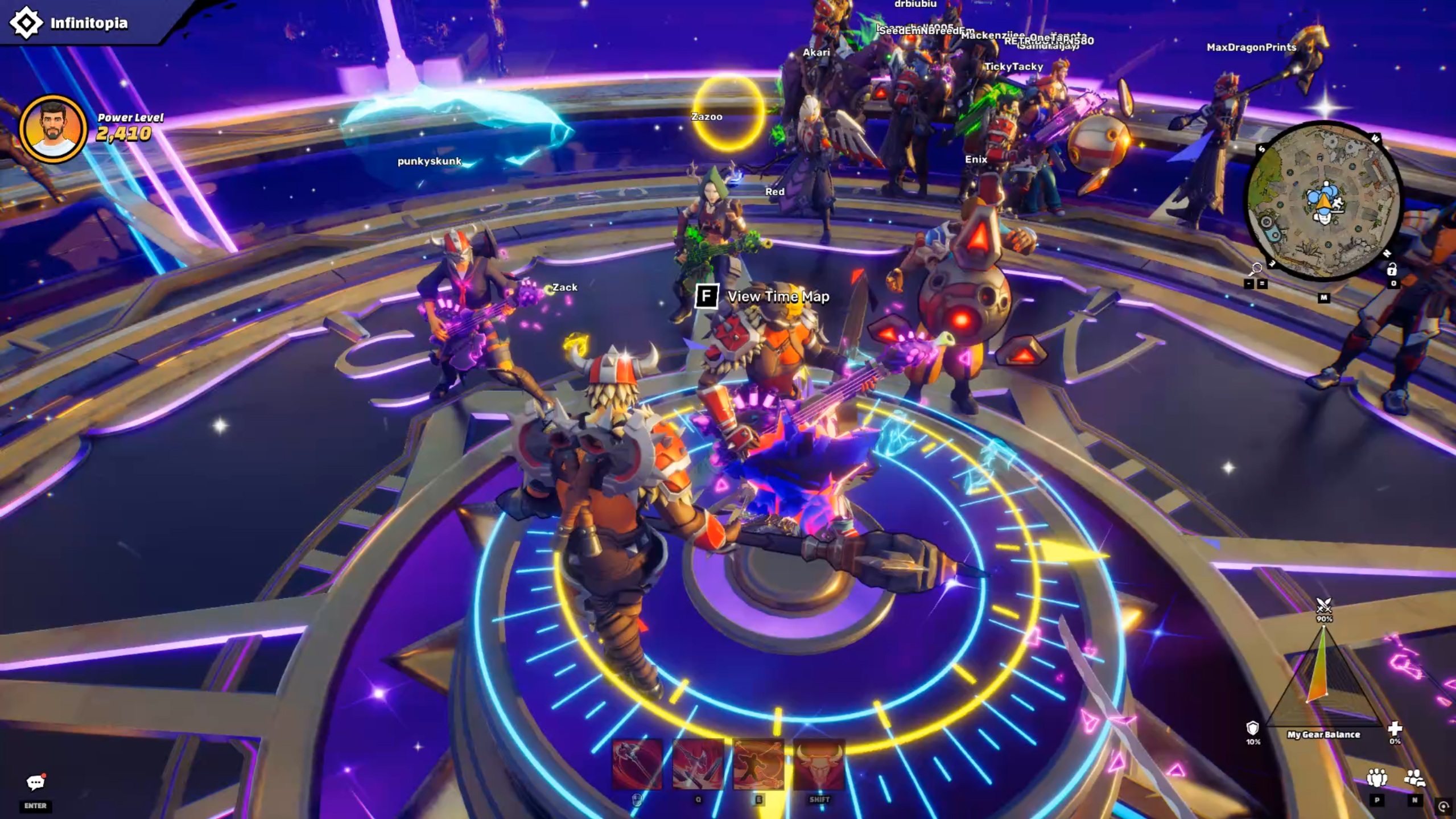Open the social friends list icon
This screenshot has width=1456, height=819.
[x=1414, y=778]
